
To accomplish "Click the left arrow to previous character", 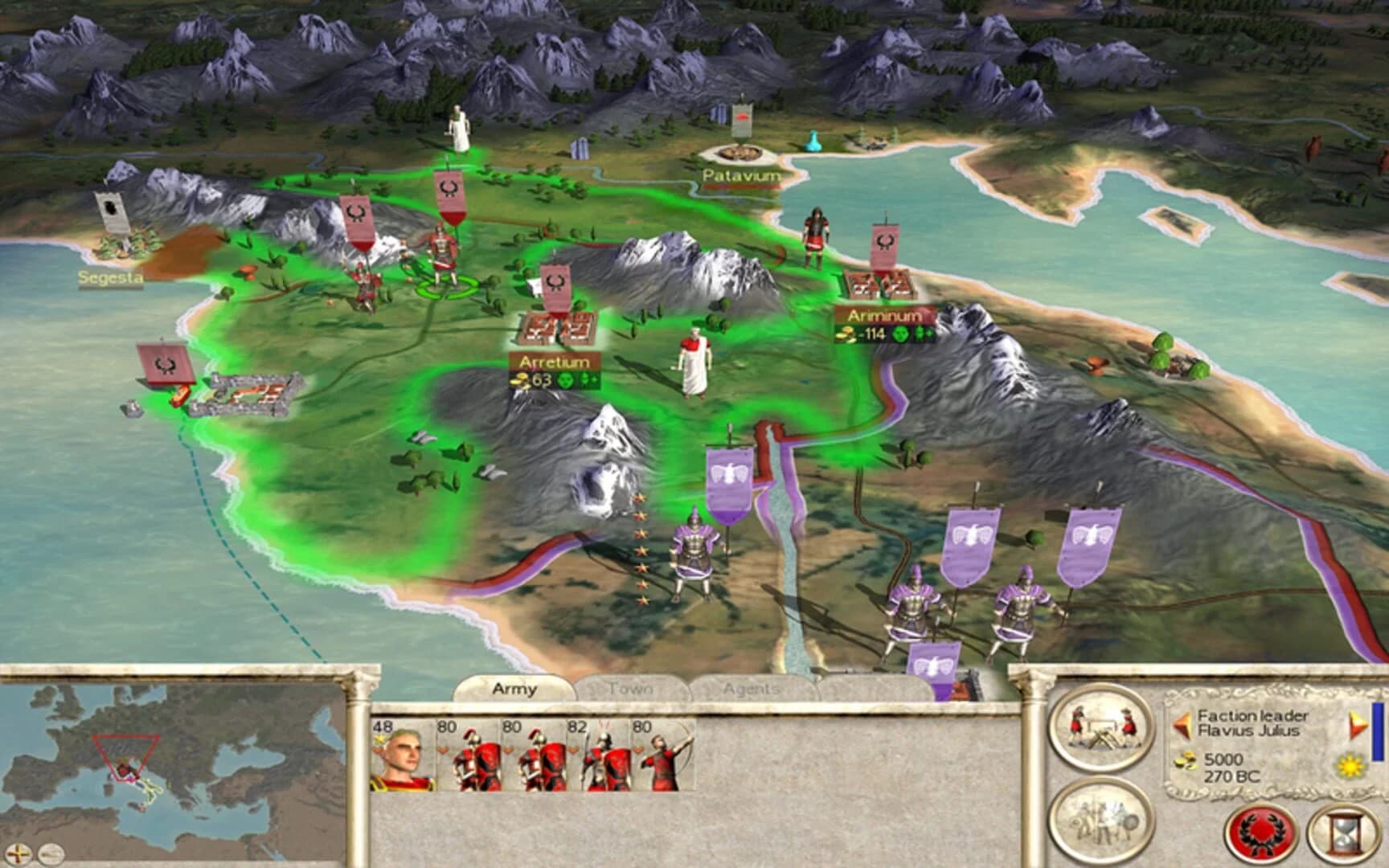I will click(x=1182, y=725).
